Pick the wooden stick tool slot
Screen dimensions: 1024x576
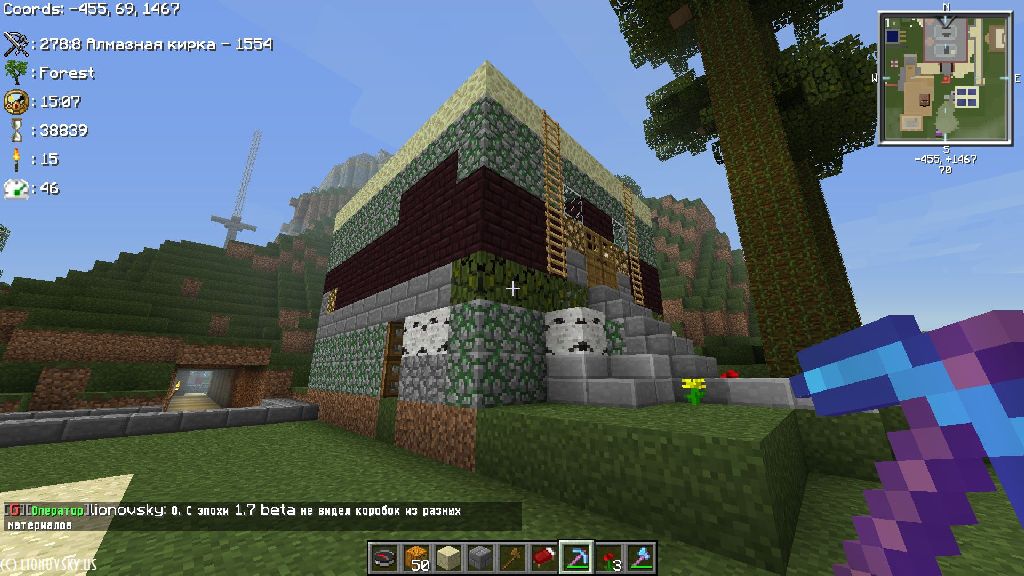[512, 557]
